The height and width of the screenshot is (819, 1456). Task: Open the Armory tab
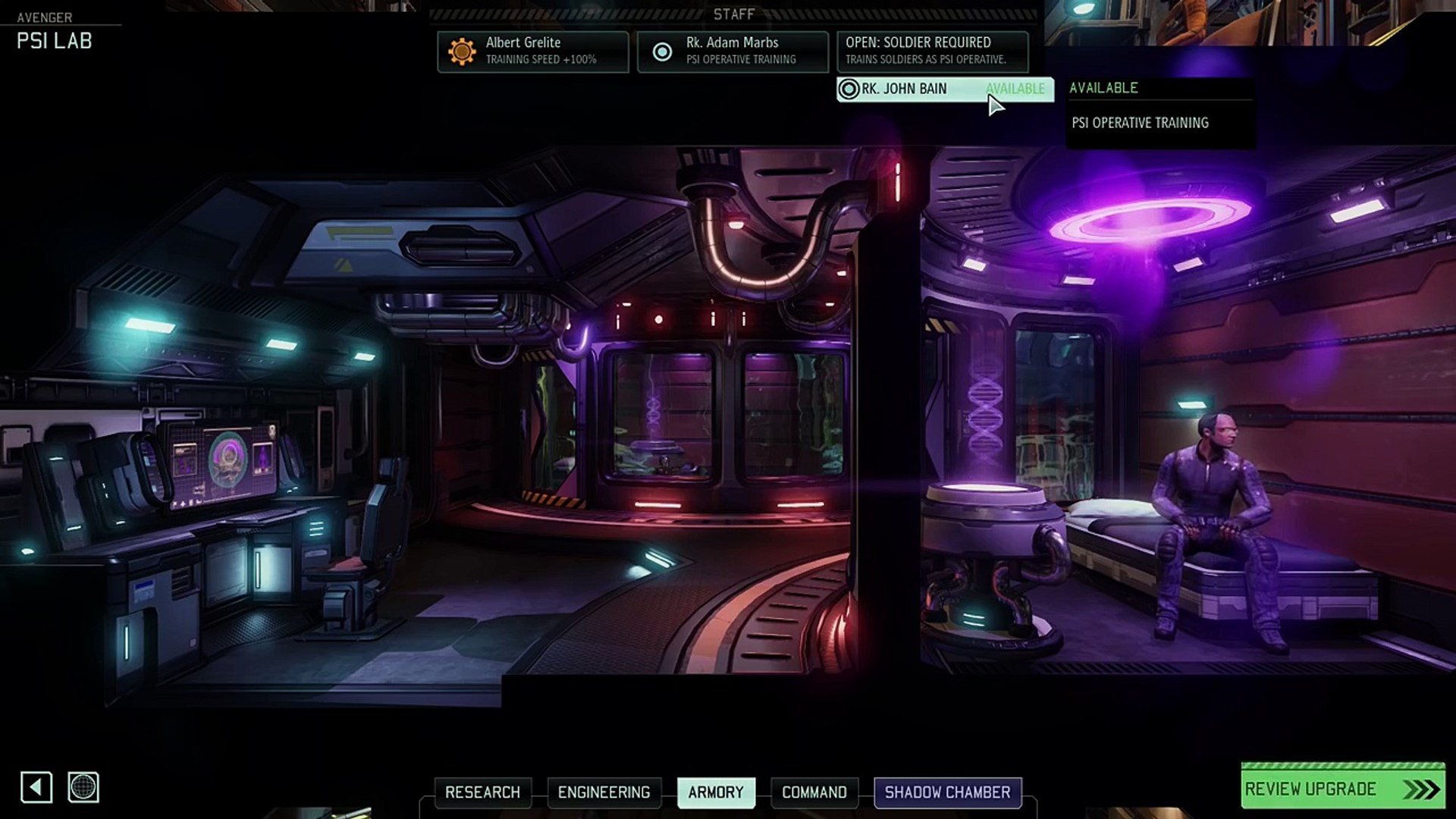pyautogui.click(x=716, y=792)
